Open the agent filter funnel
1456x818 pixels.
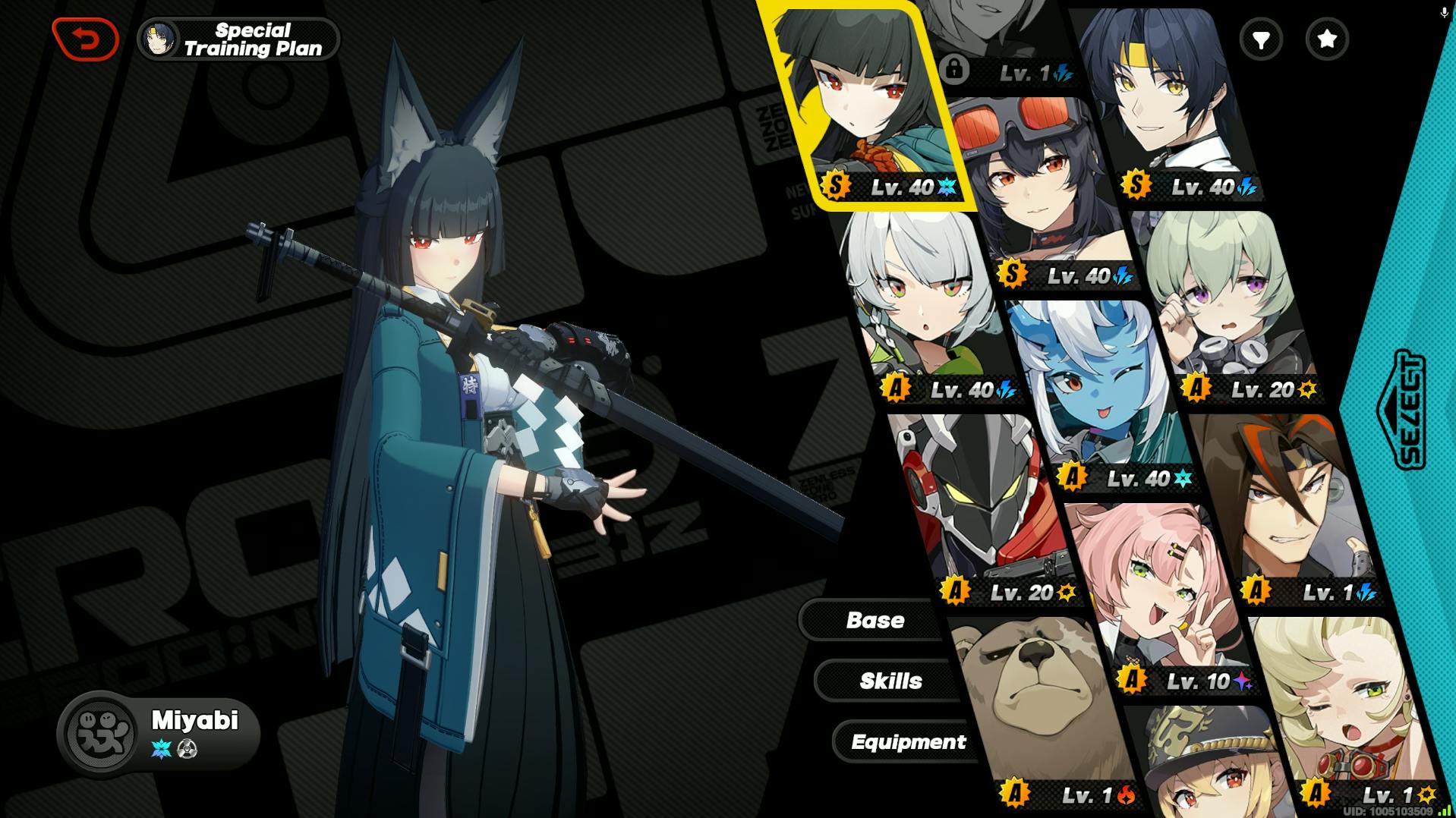coord(1261,39)
